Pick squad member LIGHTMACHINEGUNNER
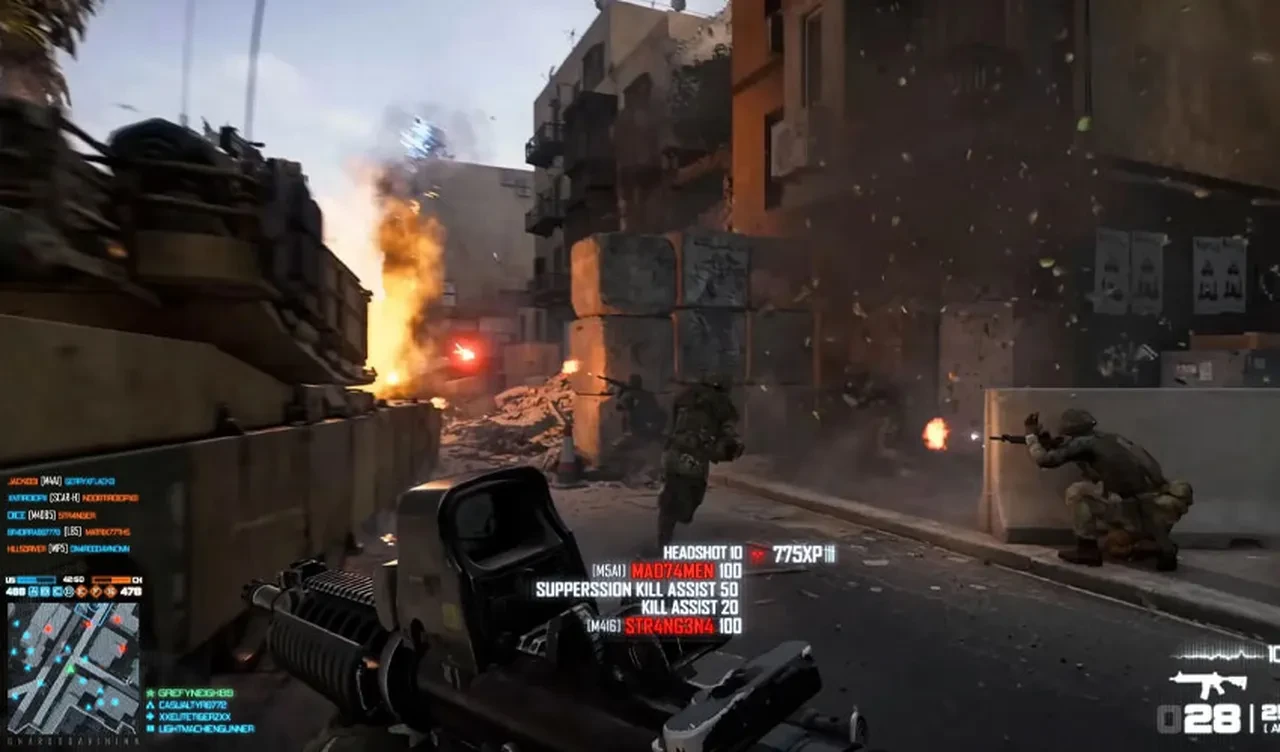The height and width of the screenshot is (752, 1280). [196, 730]
